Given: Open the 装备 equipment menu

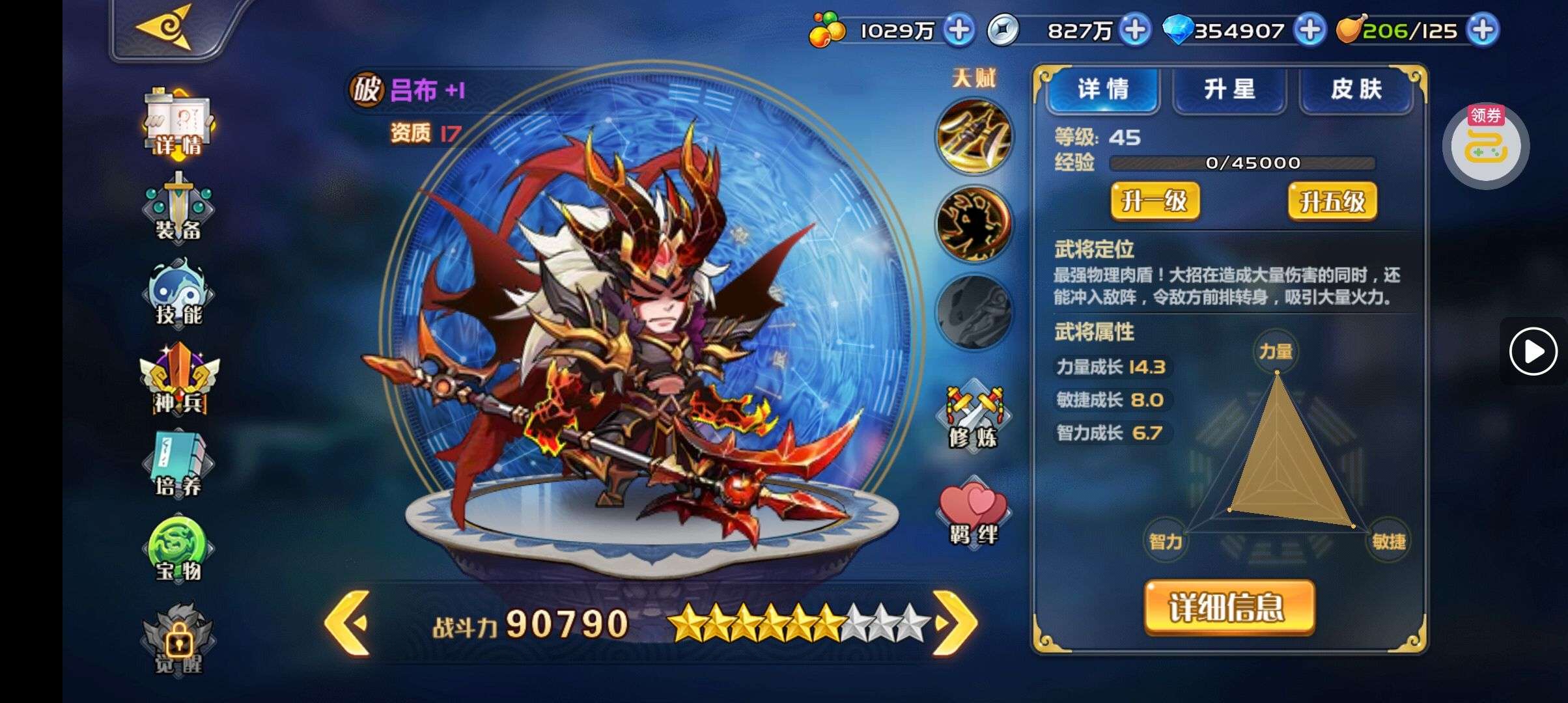Looking at the screenshot, I should 178,208.
